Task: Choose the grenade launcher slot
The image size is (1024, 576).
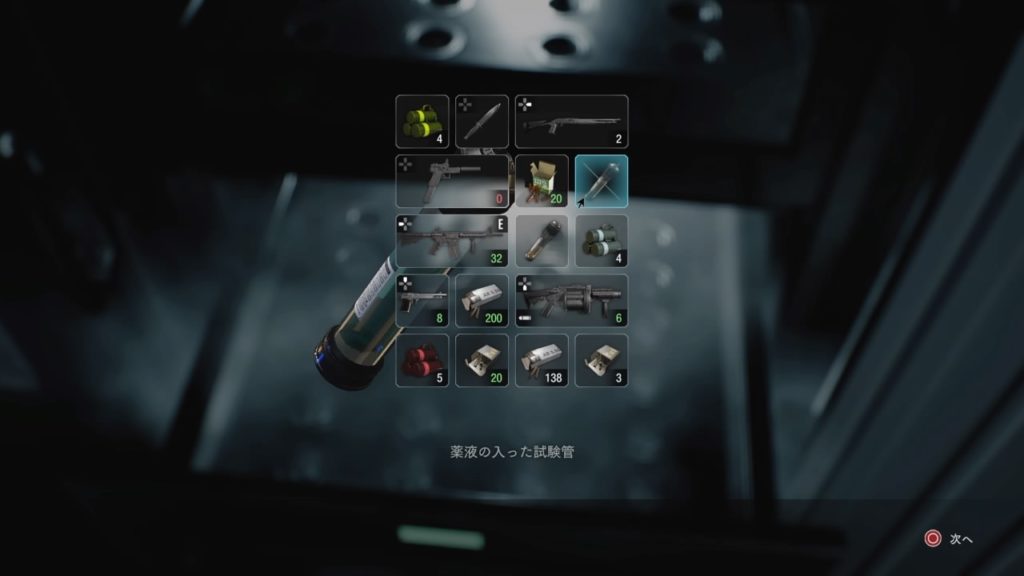Action: pos(571,300)
